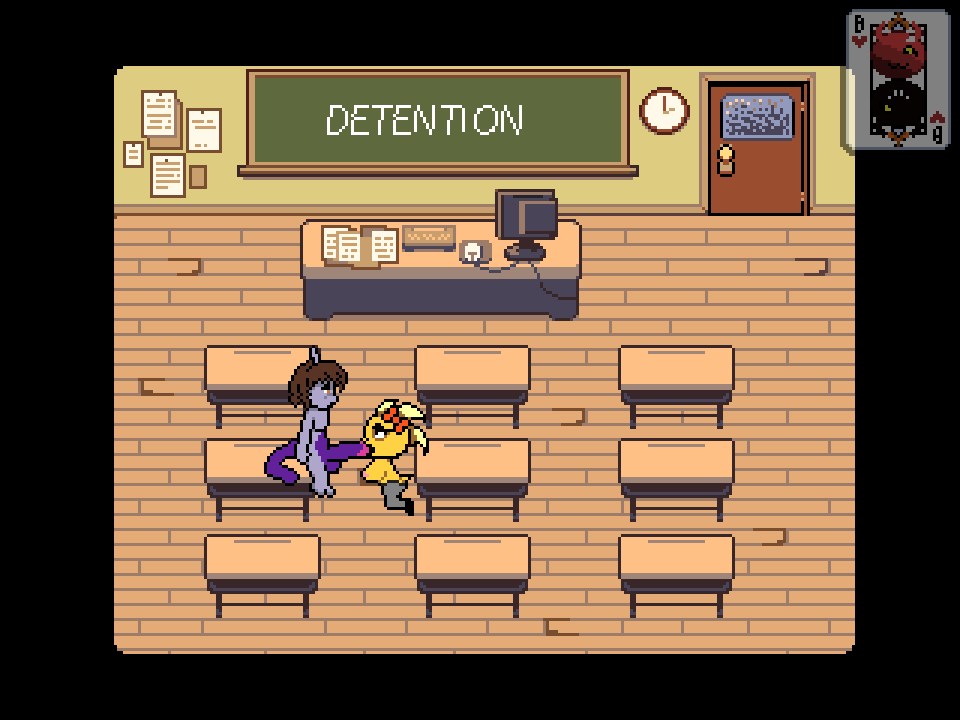The width and height of the screenshot is (960, 720).
Task: Click the playing card icon with hearts
Action: [x=897, y=80]
